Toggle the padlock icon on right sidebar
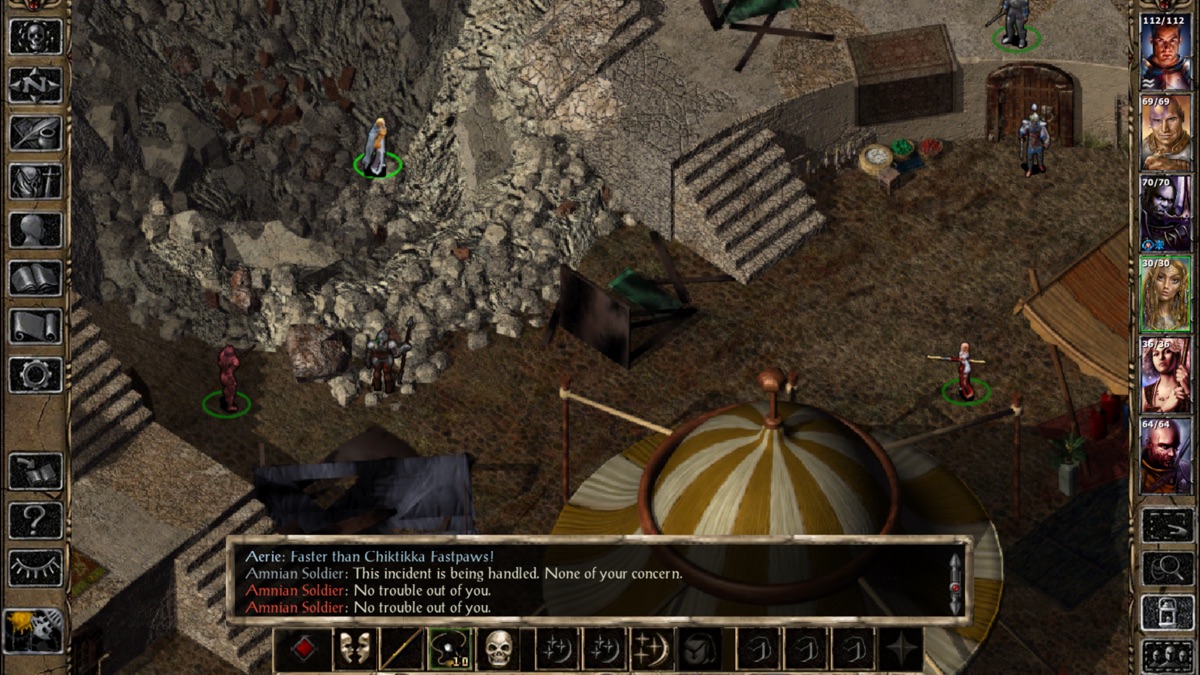Image resolution: width=1200 pixels, height=675 pixels. [1166, 613]
